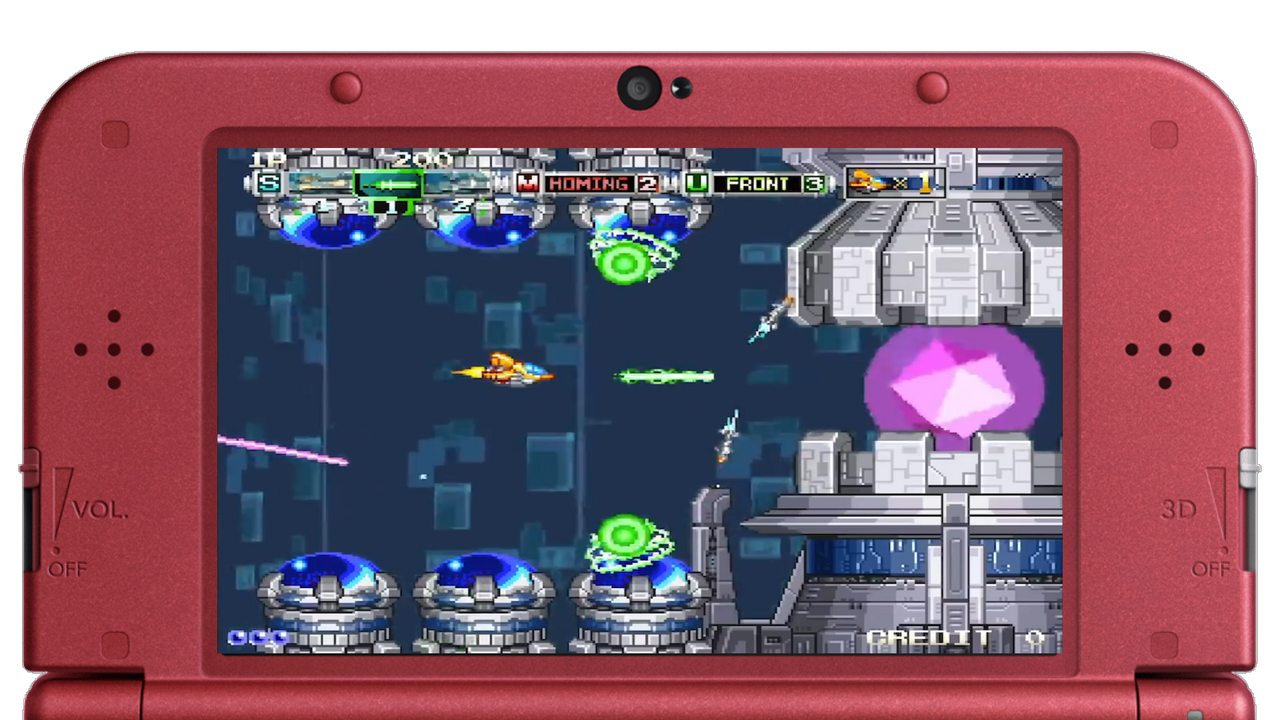
Task: Click the 1P player label top-left
Action: click(268, 158)
